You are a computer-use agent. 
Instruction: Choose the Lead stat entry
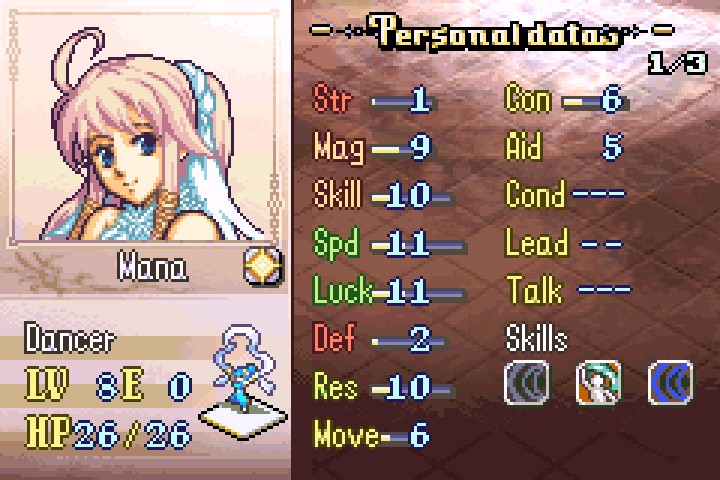click(x=564, y=243)
